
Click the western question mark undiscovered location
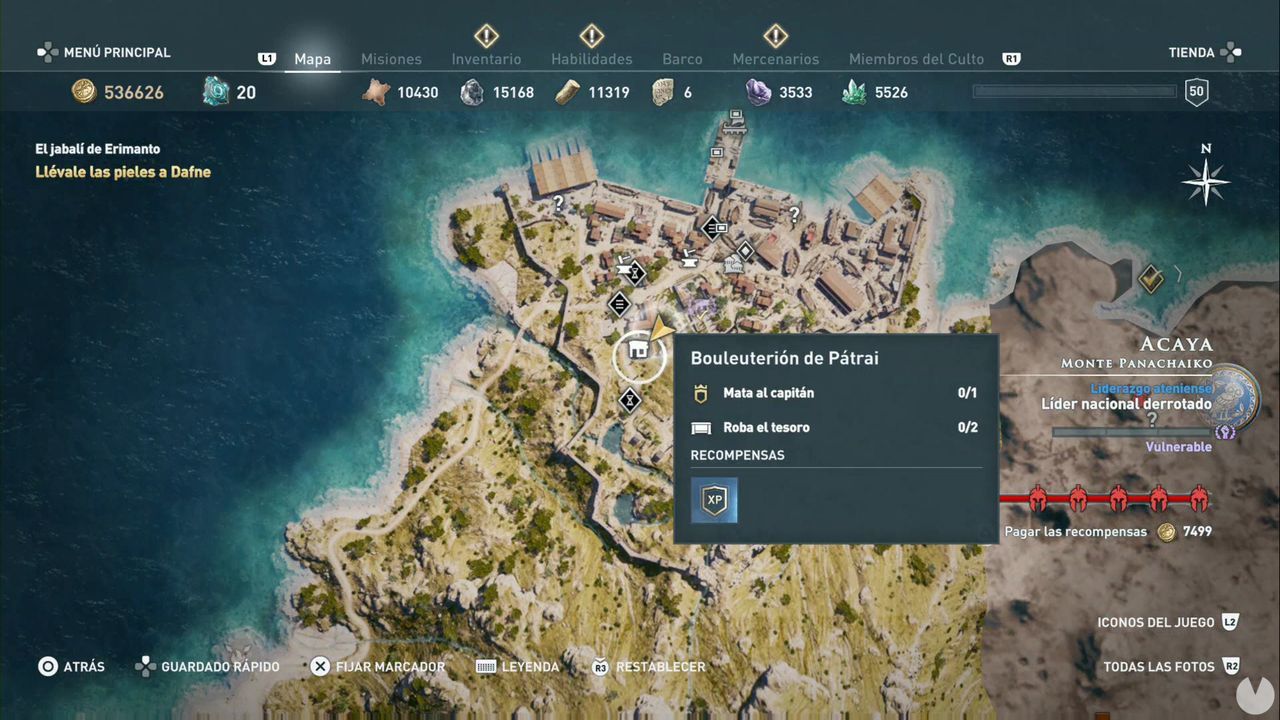557,202
